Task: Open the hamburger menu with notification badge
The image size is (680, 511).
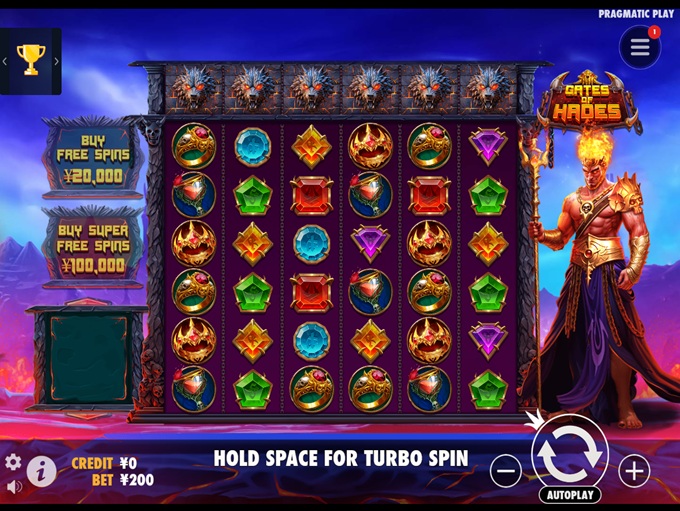Action: [640, 48]
